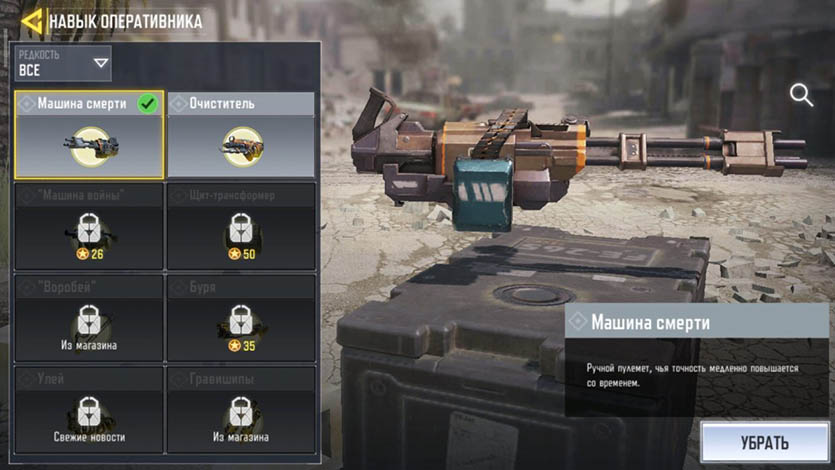This screenshot has height=470, width=835.
Task: Select the locked Машина войны skill
Action: point(89,227)
